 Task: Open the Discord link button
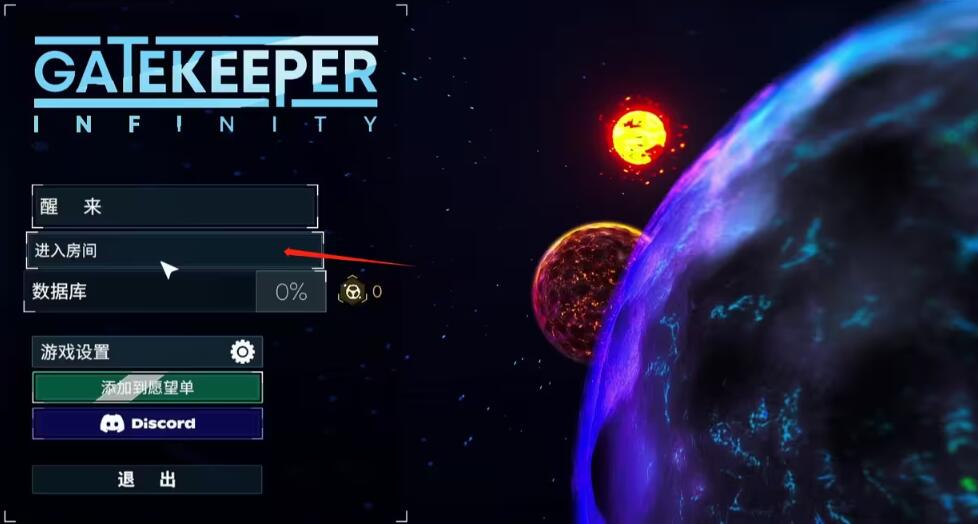tap(147, 423)
